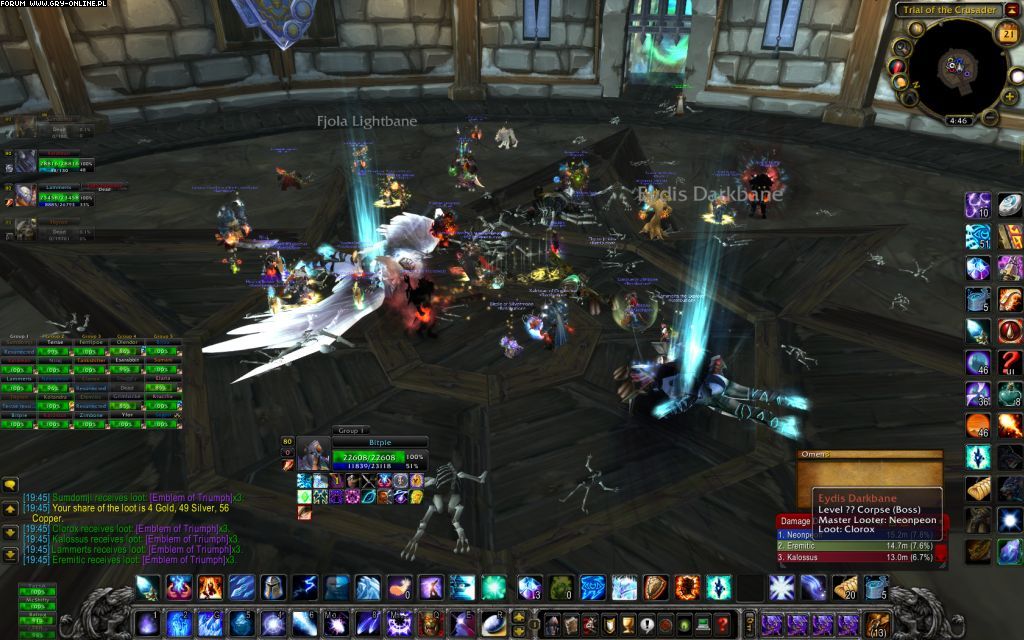Open the calendar button showing 21

click(x=1007, y=33)
